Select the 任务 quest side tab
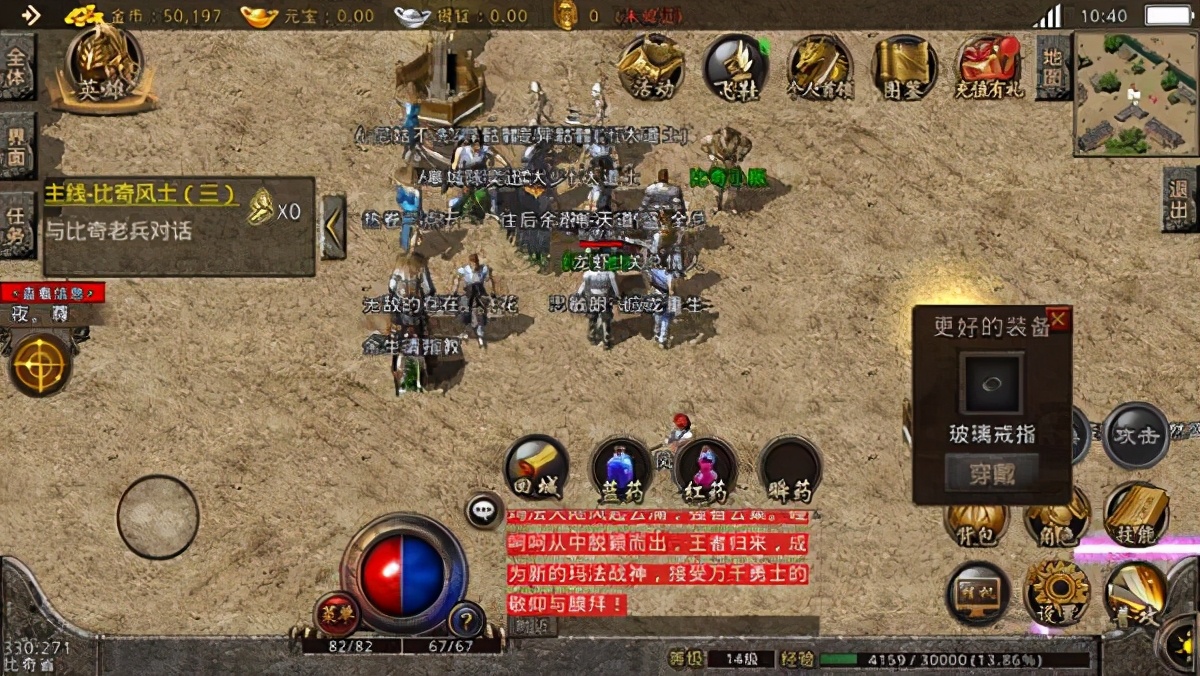 click(x=17, y=225)
